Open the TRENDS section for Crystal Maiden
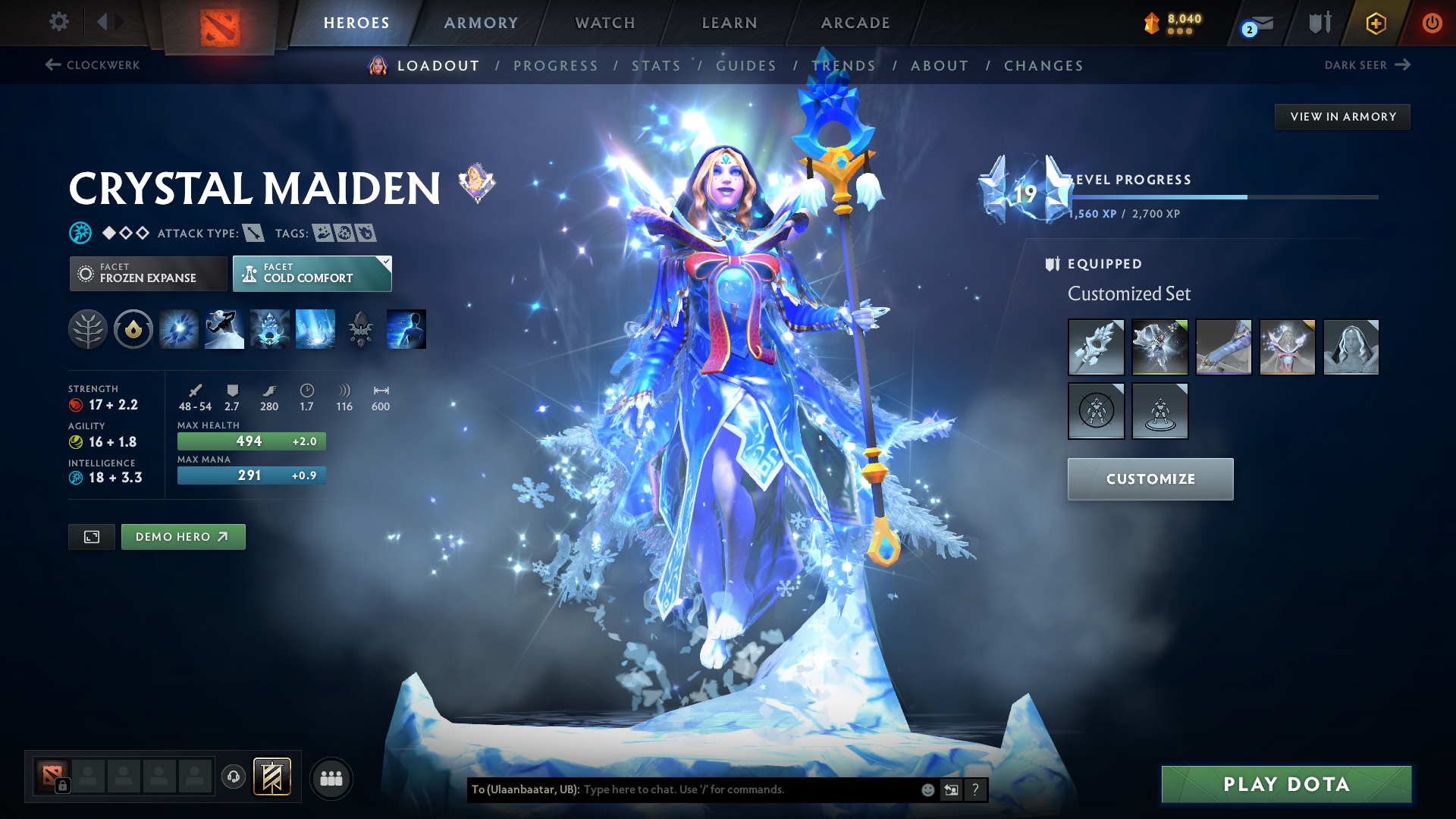 pyautogui.click(x=843, y=66)
